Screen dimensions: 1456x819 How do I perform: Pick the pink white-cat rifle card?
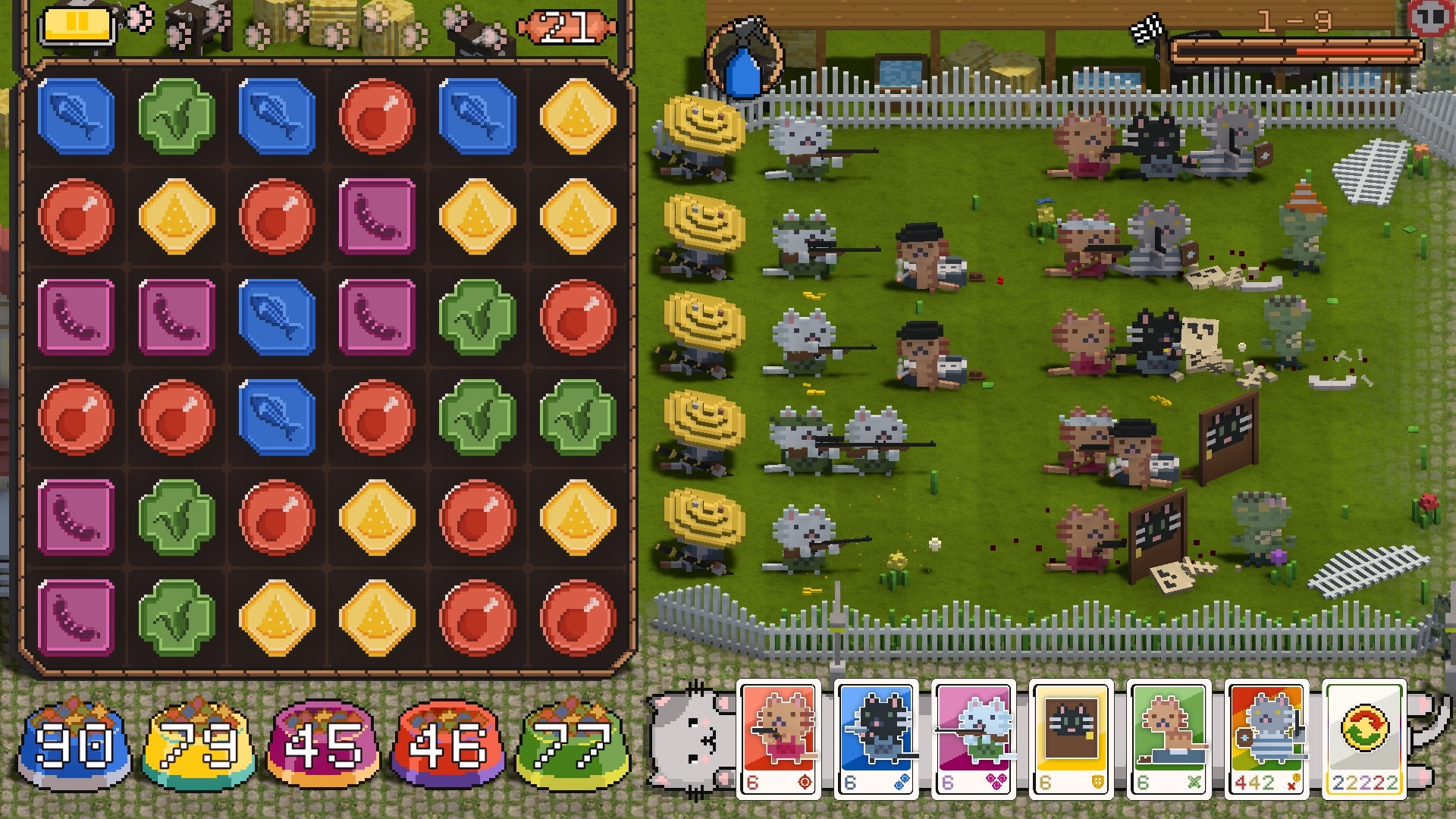[974, 739]
